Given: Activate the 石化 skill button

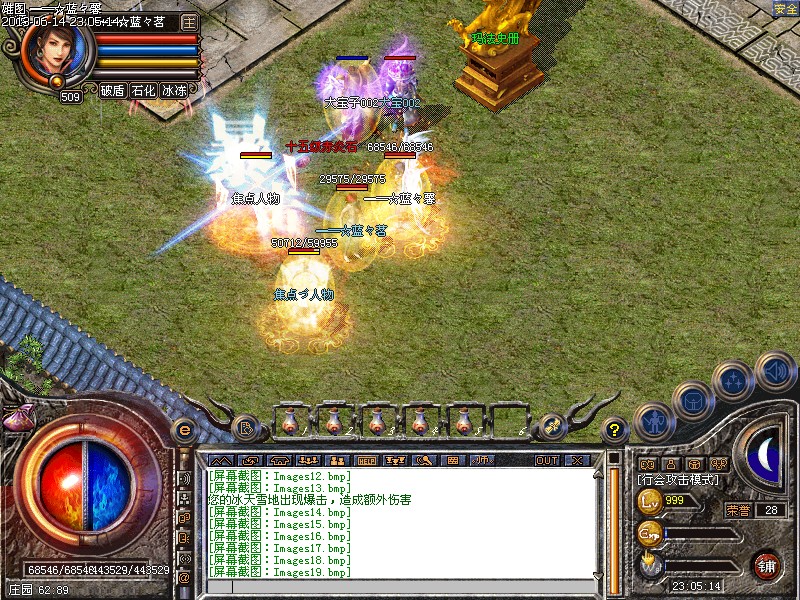Looking at the screenshot, I should tap(144, 90).
